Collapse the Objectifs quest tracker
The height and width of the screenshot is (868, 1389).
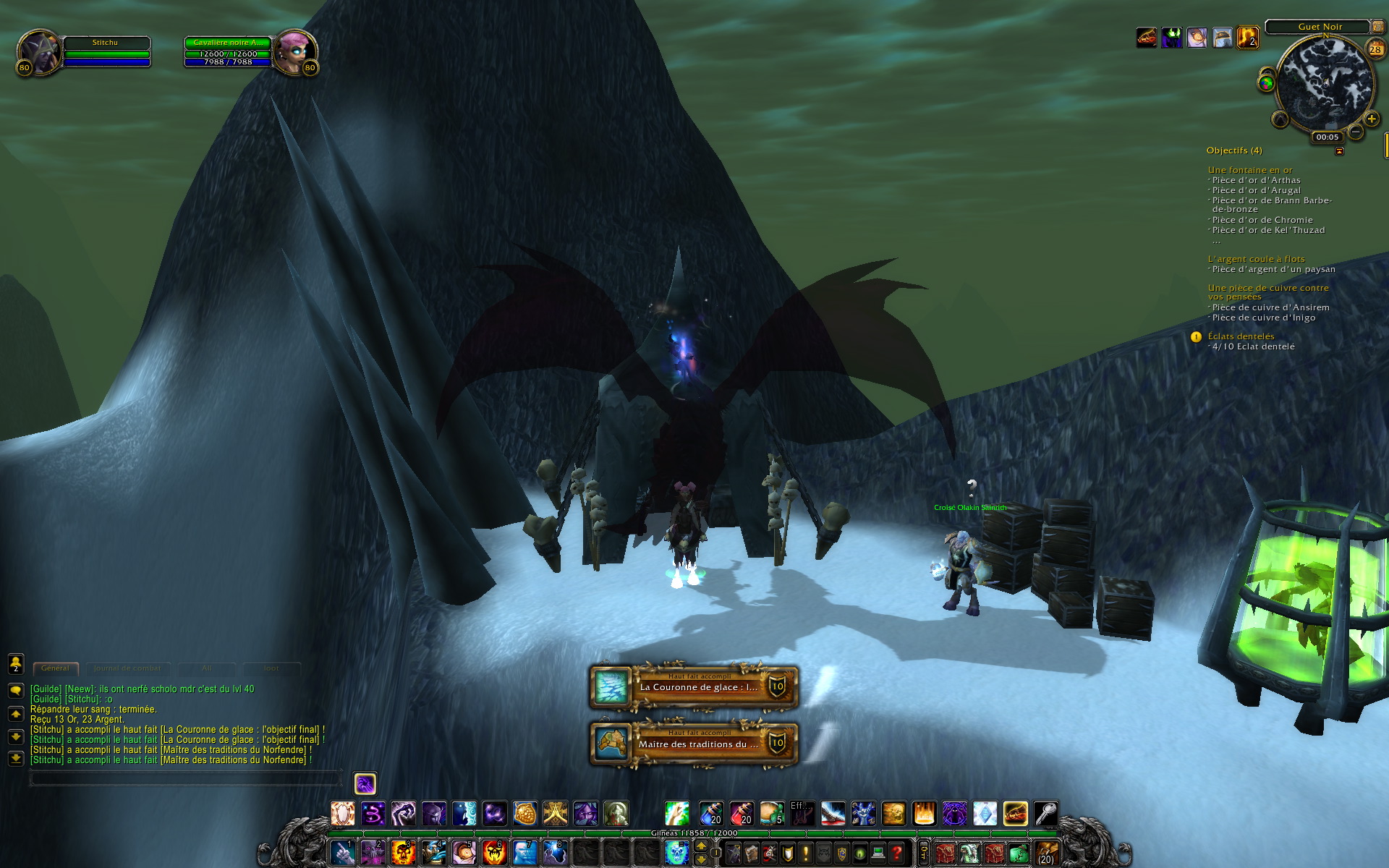pyautogui.click(x=1339, y=151)
